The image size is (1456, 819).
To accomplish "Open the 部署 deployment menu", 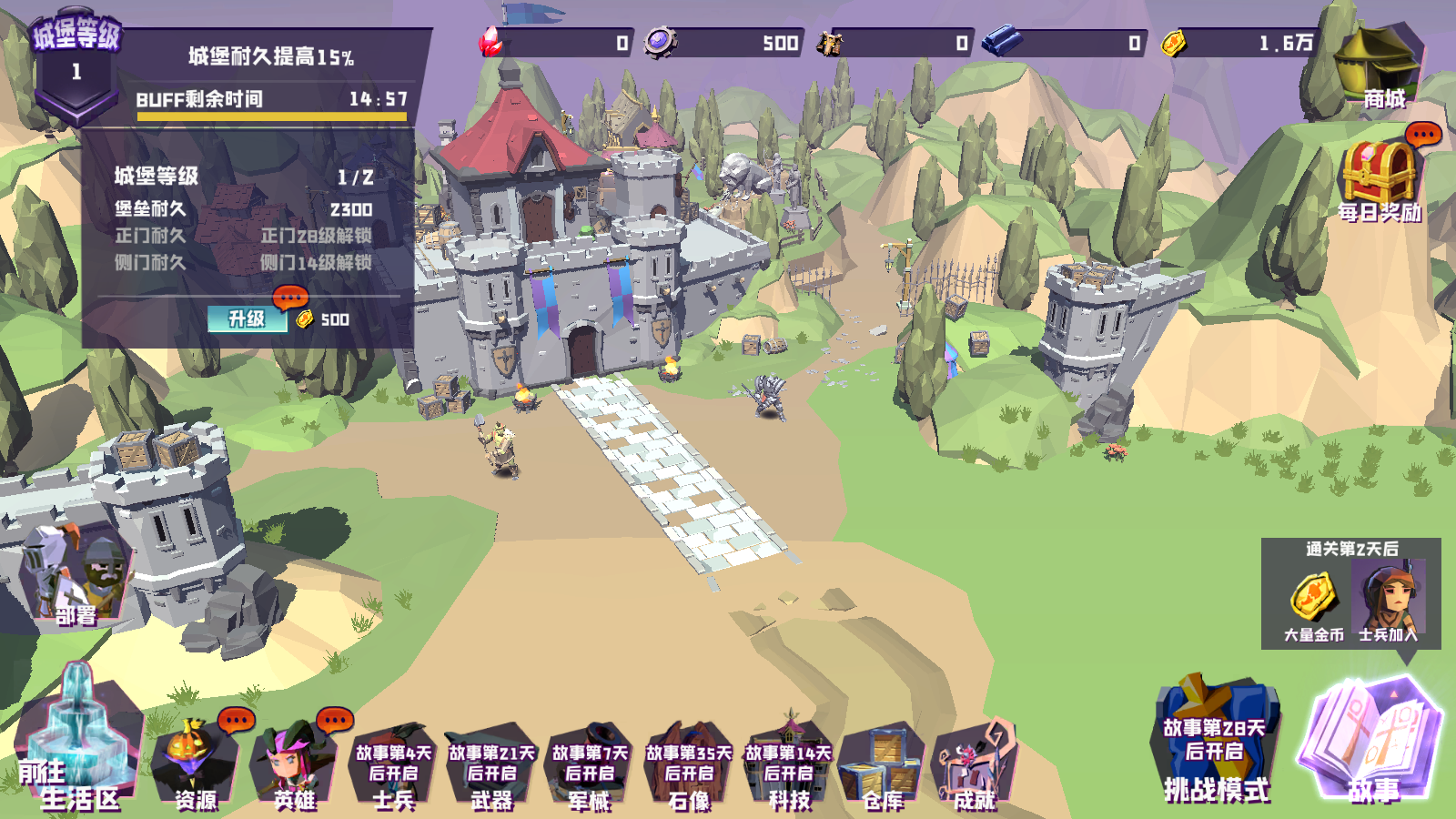I will coord(76,578).
